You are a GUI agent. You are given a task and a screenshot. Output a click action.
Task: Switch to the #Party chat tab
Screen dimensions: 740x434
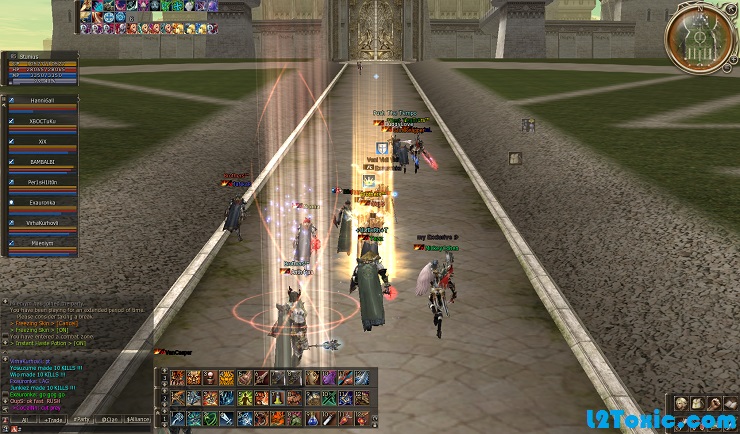[79, 420]
